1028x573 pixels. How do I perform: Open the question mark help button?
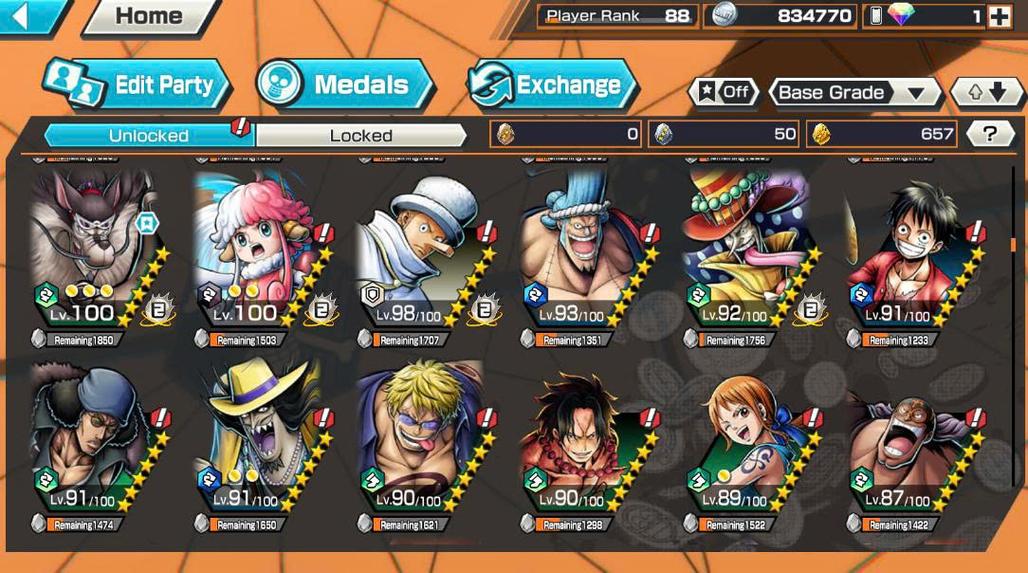coord(990,134)
